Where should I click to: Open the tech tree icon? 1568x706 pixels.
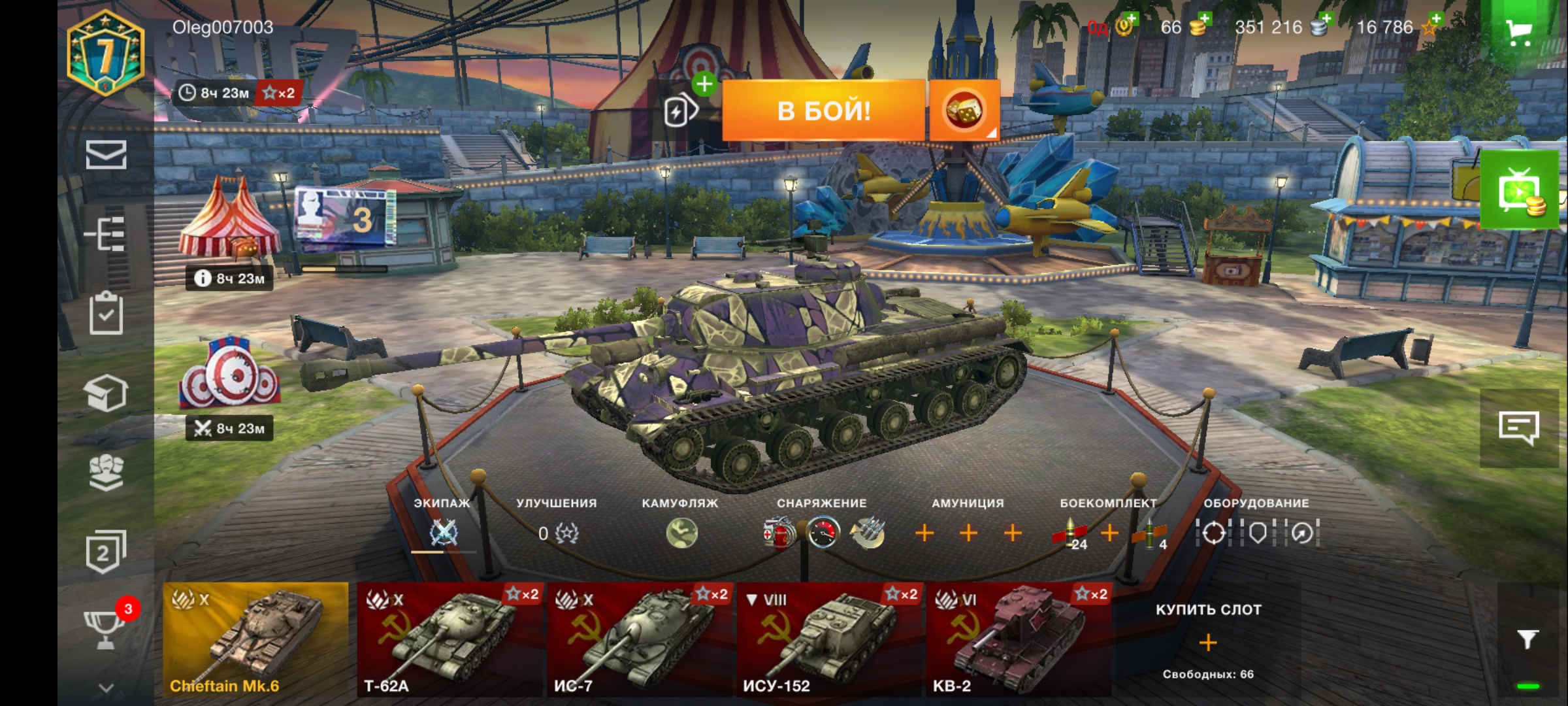pyautogui.click(x=106, y=233)
